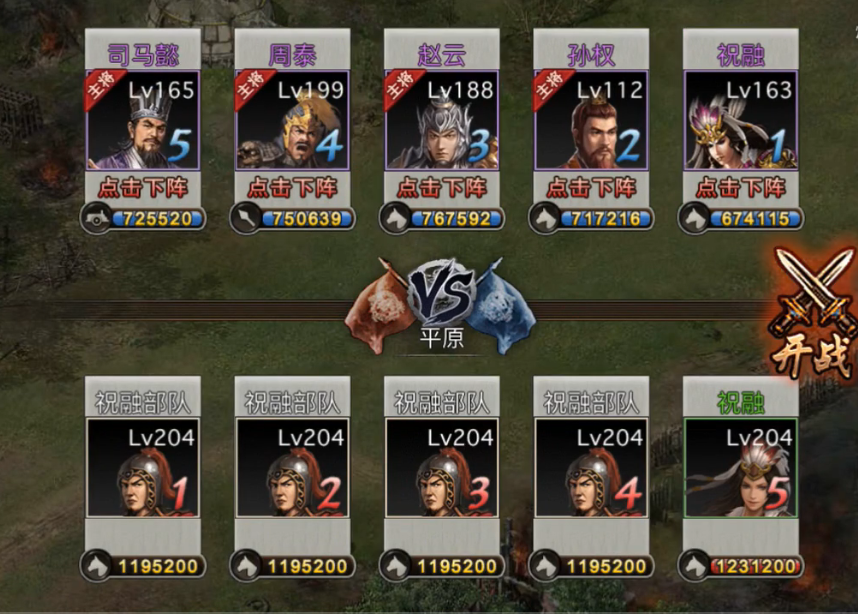Image resolution: width=858 pixels, height=614 pixels.
Task: Remove 孙权 from the formation
Action: 591,187
